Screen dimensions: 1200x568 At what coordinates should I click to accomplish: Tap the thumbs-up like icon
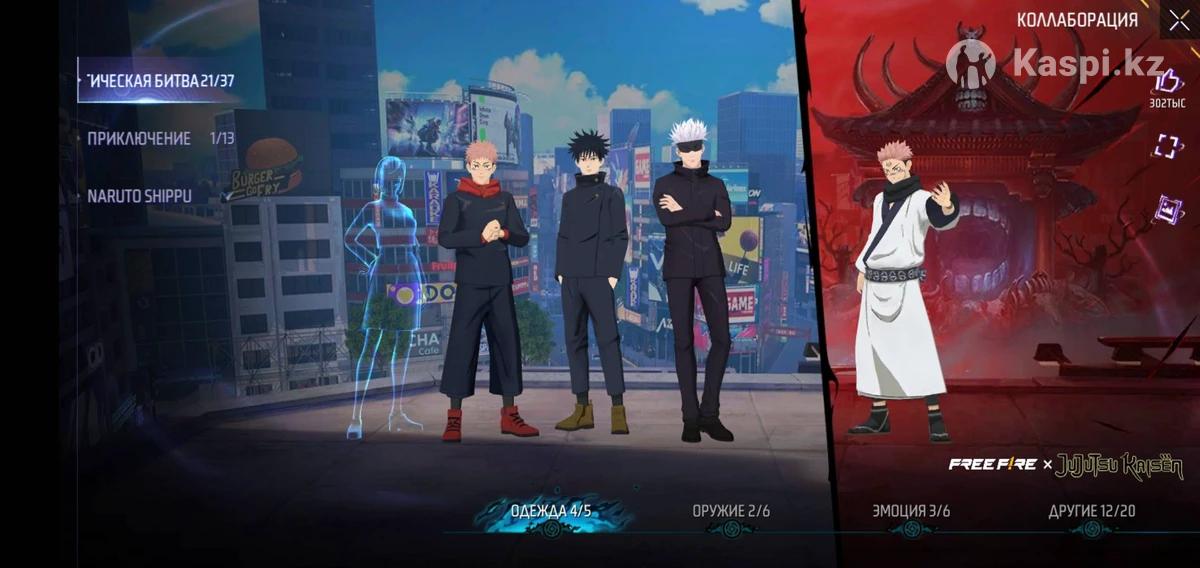click(x=1167, y=82)
